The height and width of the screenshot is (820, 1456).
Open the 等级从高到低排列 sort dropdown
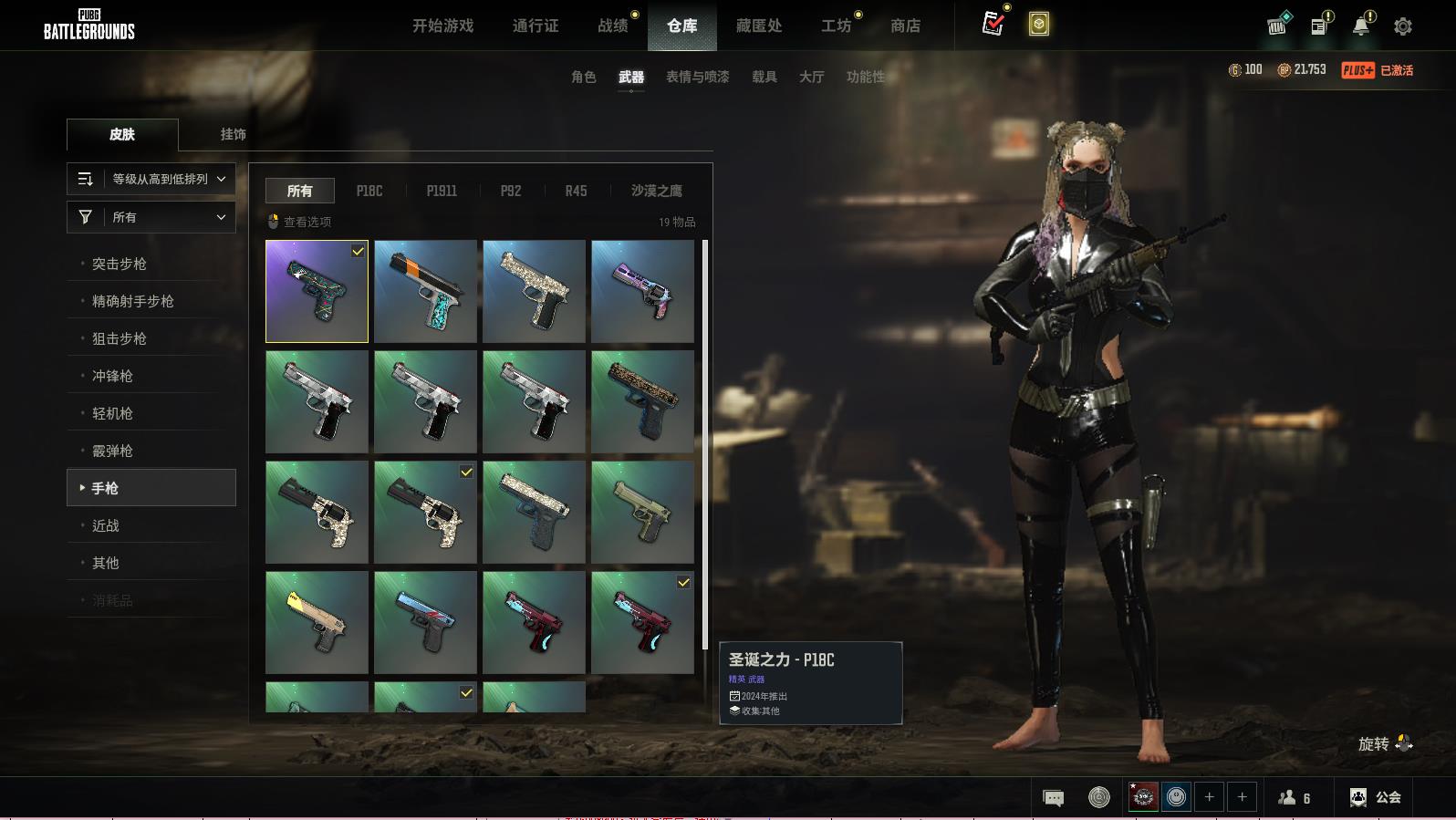pos(151,179)
